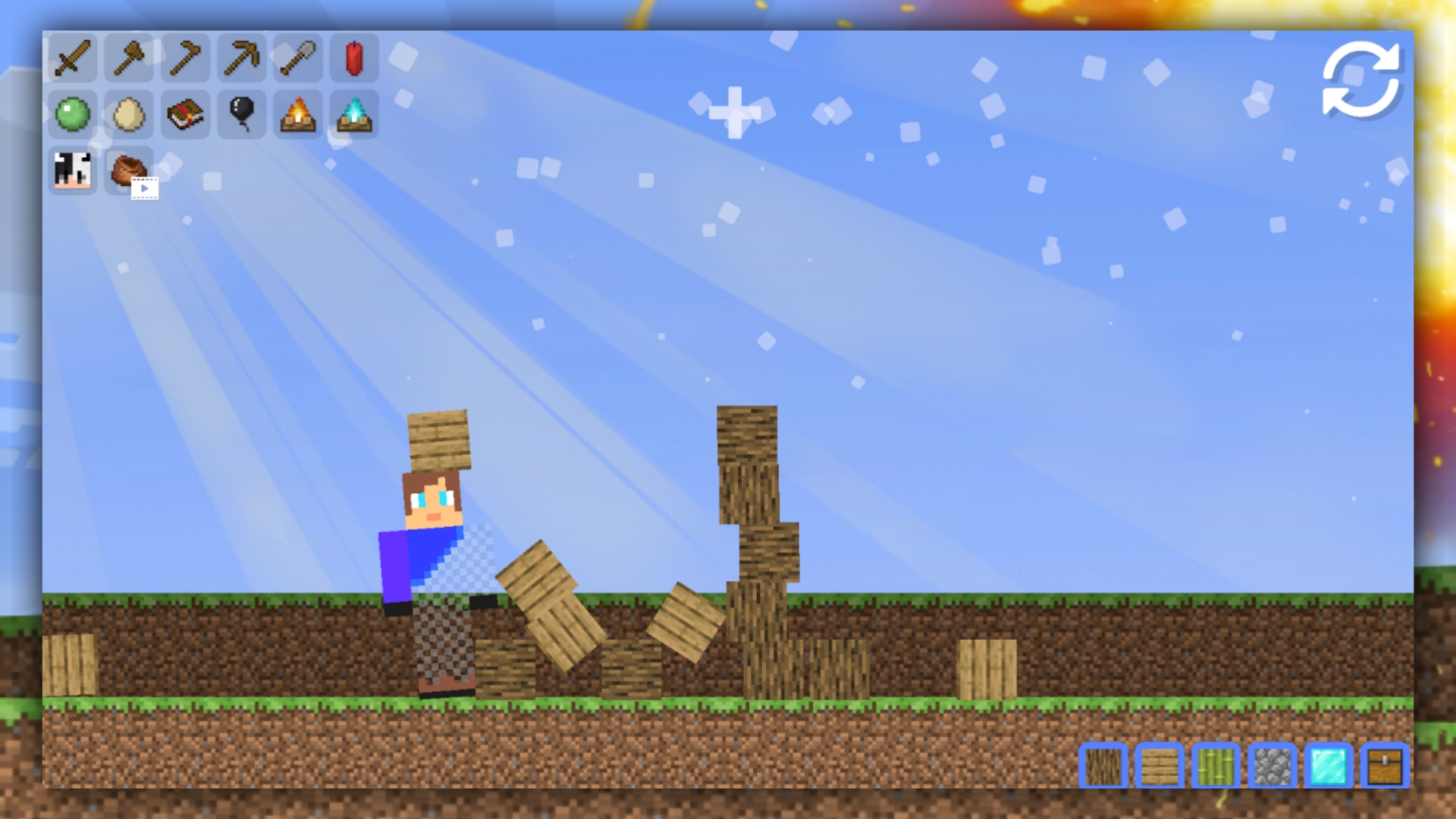Select the brown nest item
This screenshot has width=1456, height=819.
click(x=128, y=171)
